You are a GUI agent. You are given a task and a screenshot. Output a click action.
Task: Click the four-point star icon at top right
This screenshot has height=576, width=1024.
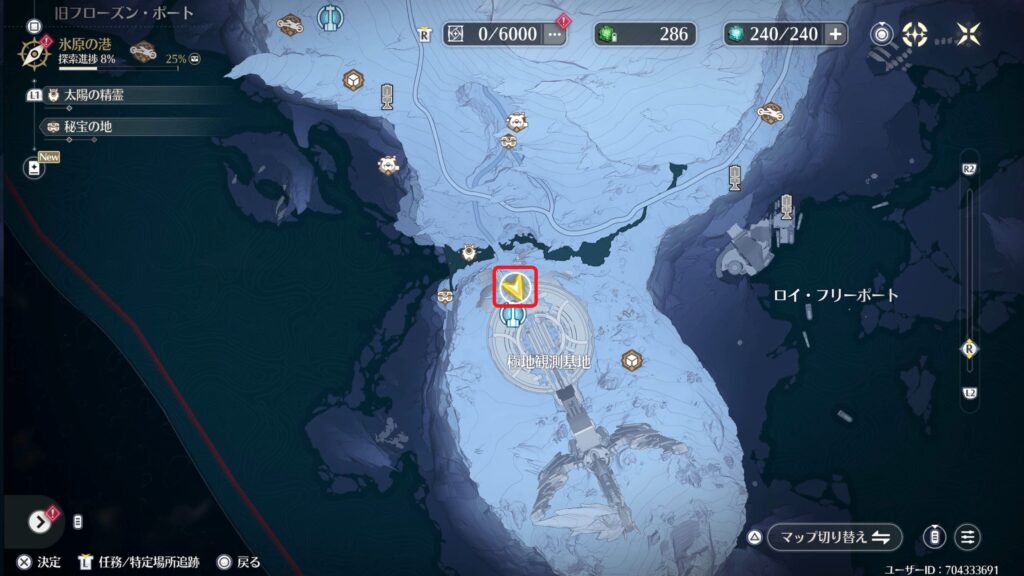969,34
